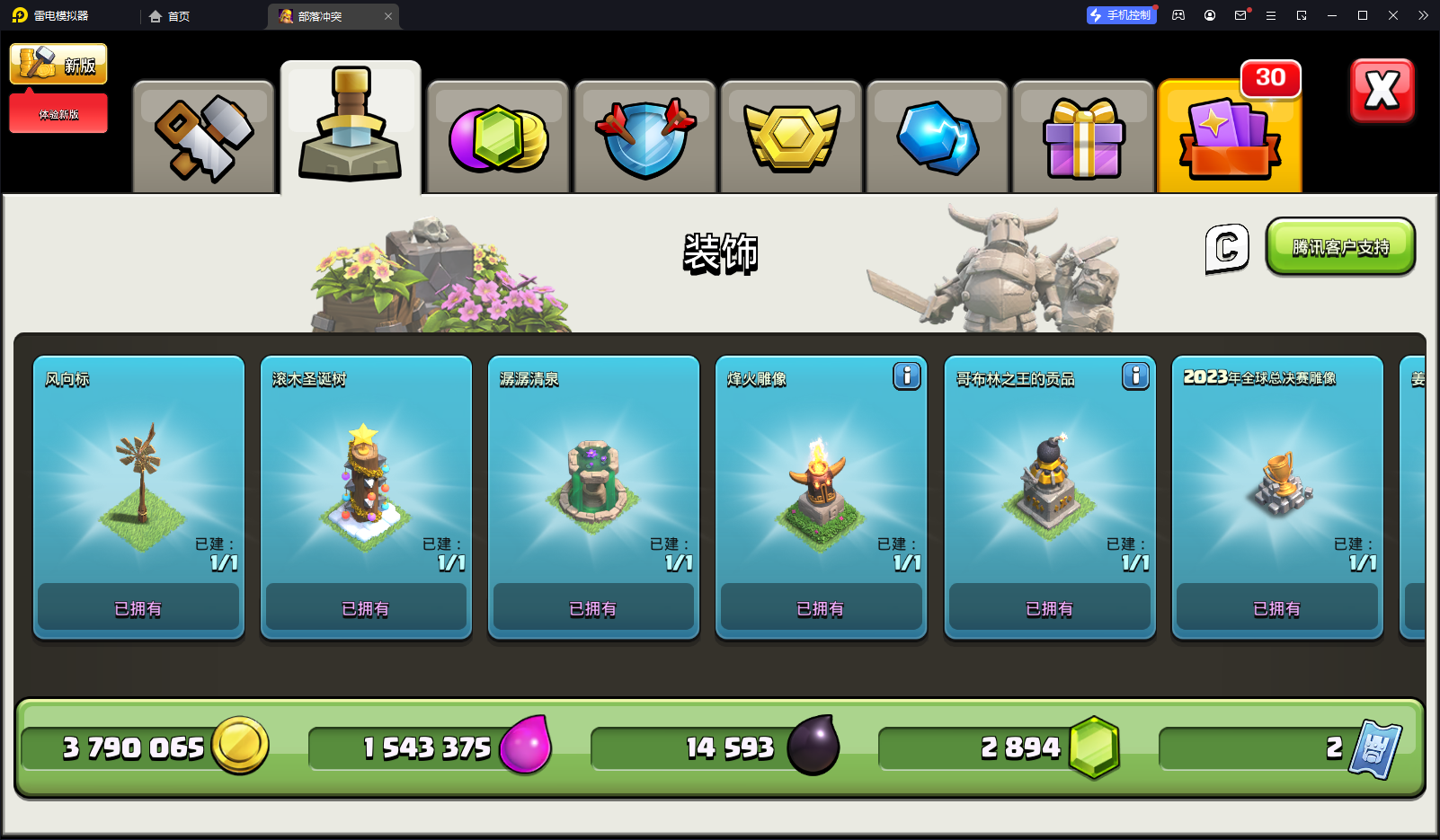Select the golden hexagon badge tab
Screen dimensions: 1440x840
click(791, 137)
